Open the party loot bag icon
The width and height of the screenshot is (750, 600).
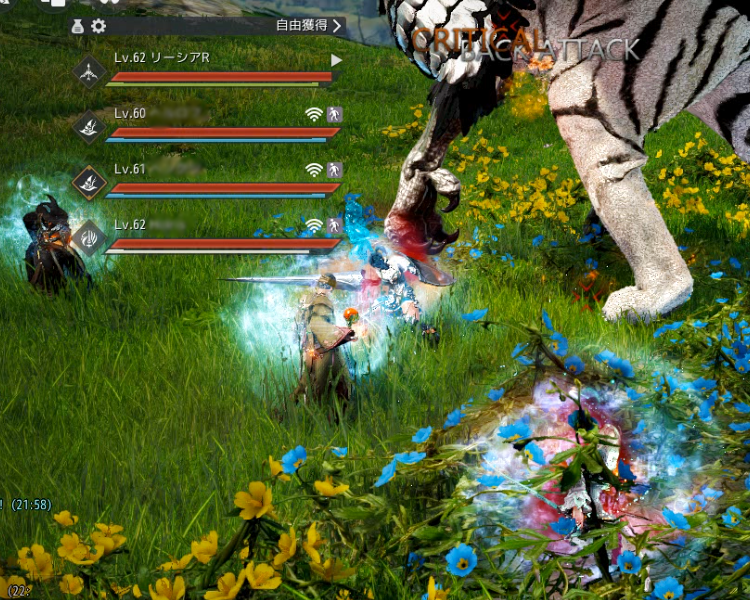[x=78, y=27]
